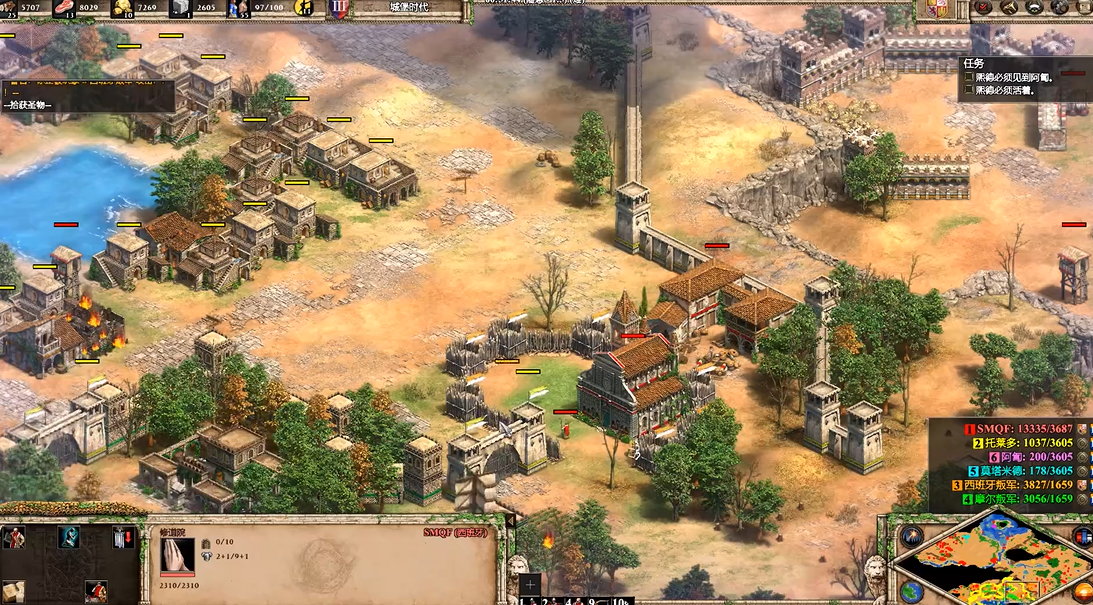The width and height of the screenshot is (1093, 605).
Task: Select control group number 1
Action: [524, 601]
